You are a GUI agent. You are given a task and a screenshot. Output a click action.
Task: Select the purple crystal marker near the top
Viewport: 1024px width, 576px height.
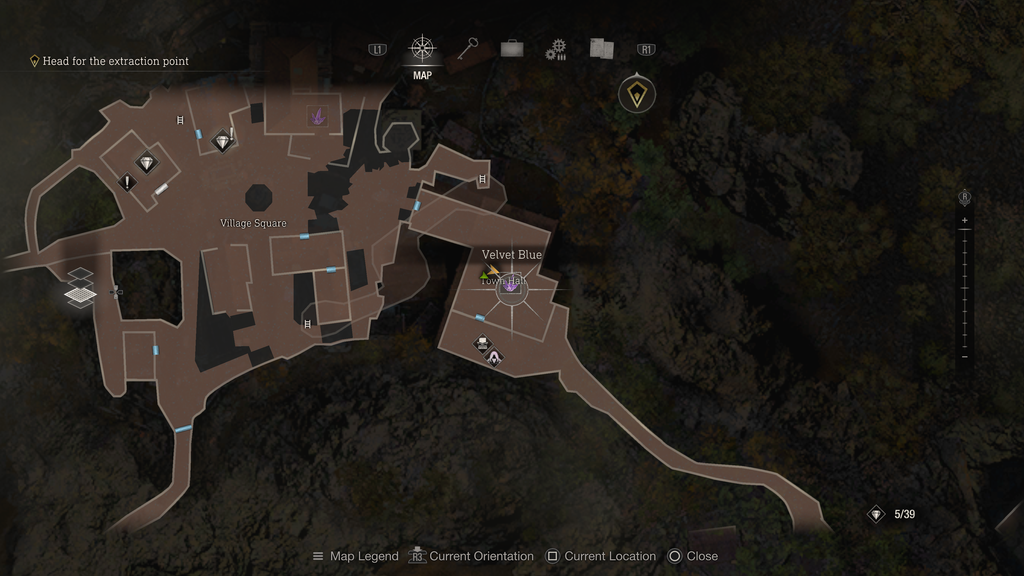(x=319, y=116)
